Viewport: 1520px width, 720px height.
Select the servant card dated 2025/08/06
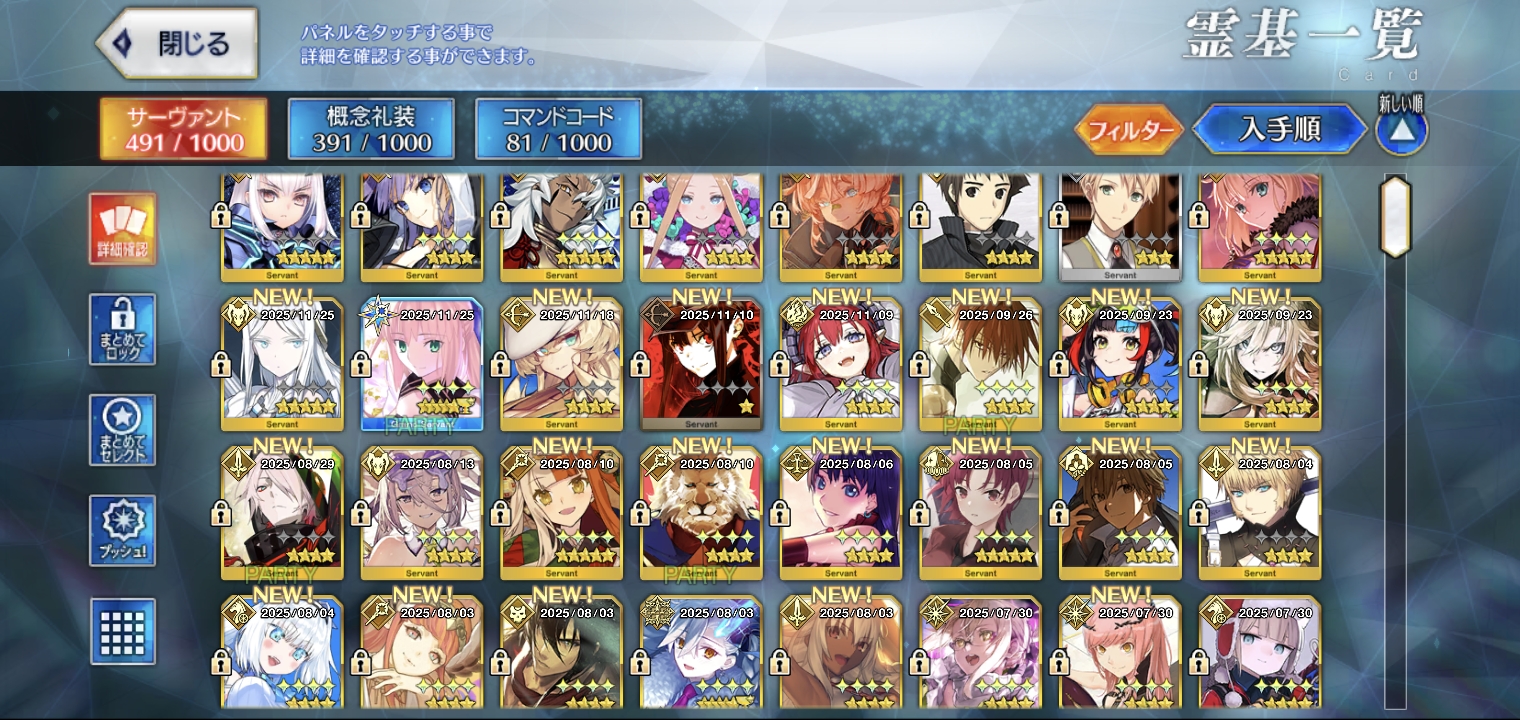tap(840, 515)
